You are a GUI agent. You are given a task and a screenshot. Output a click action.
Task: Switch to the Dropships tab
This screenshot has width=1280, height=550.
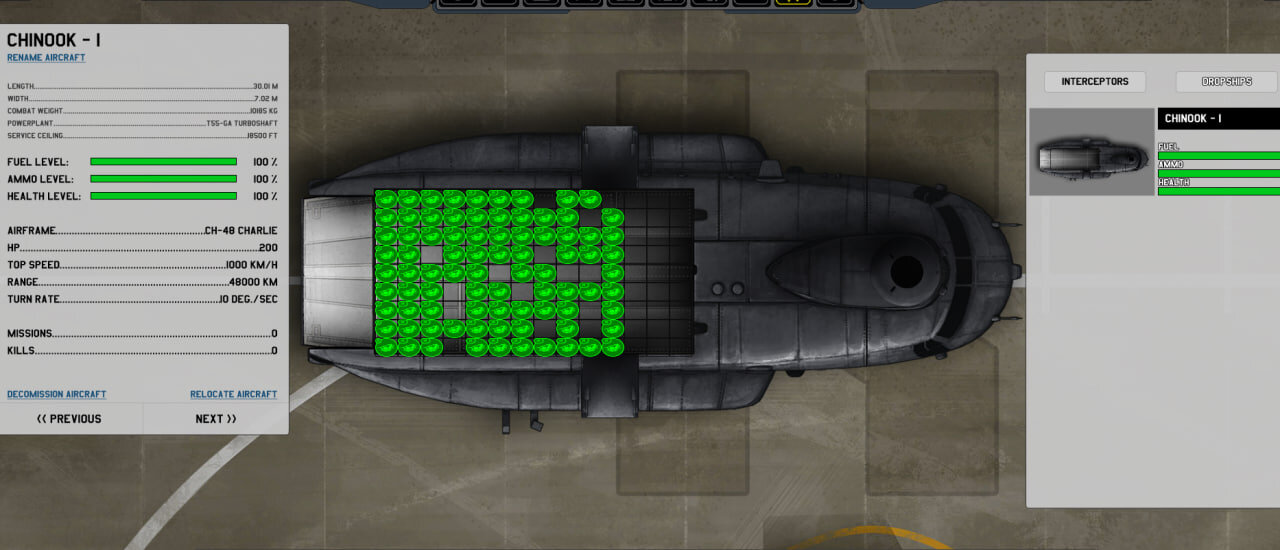pos(1226,82)
